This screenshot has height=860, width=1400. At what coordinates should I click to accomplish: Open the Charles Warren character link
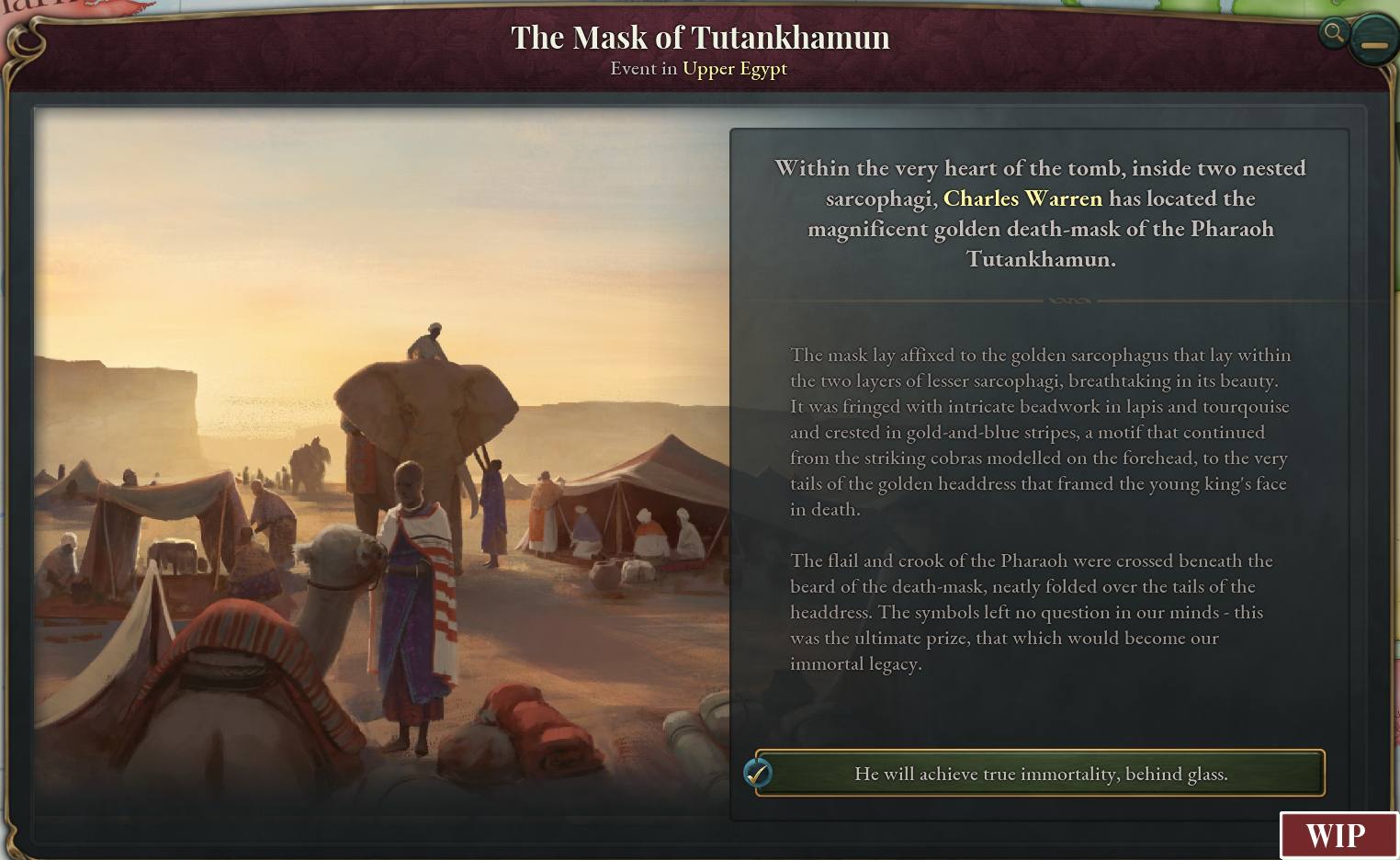click(x=1022, y=198)
